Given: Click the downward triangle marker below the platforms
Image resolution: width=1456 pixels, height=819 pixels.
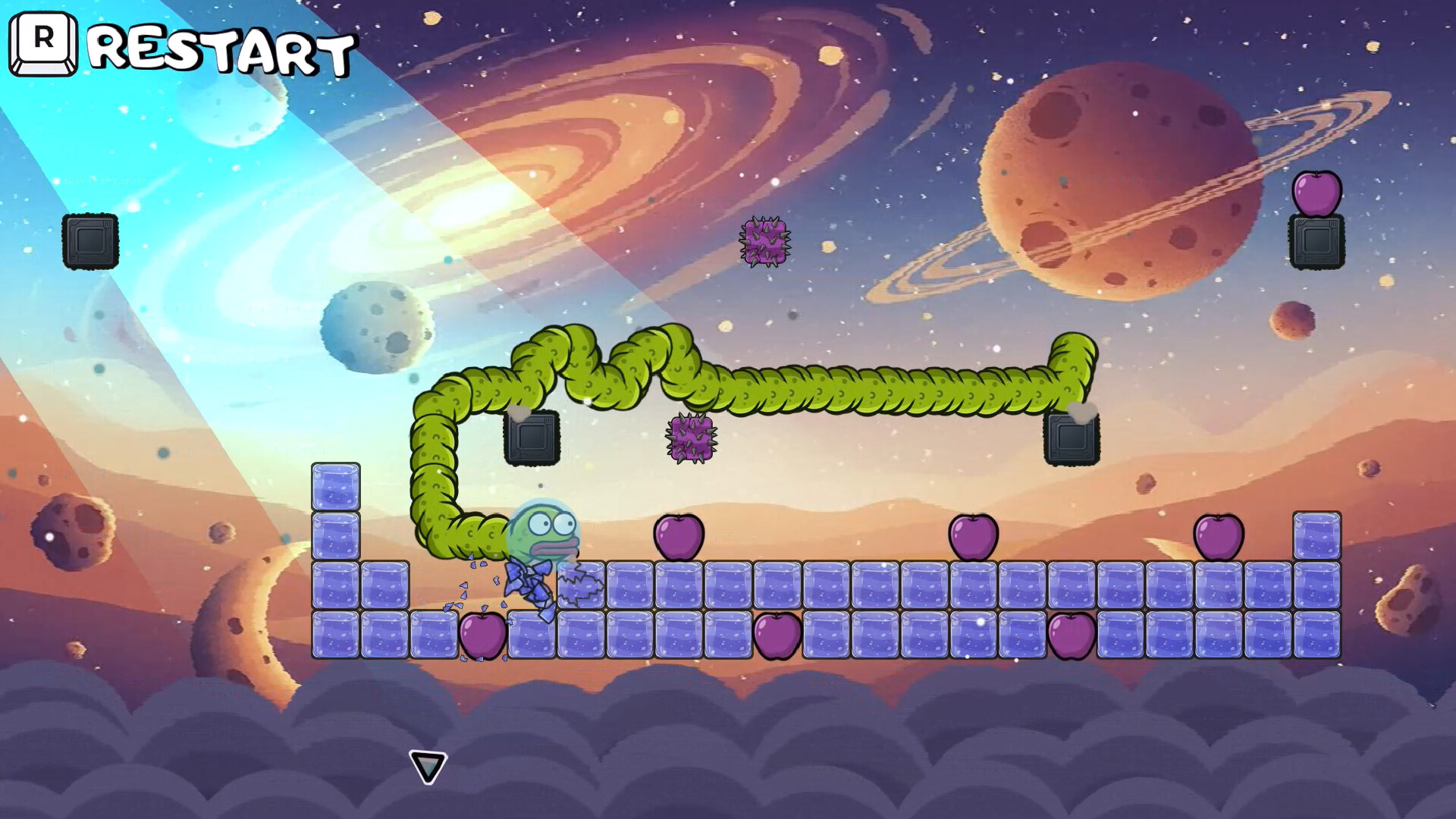Looking at the screenshot, I should click(427, 767).
